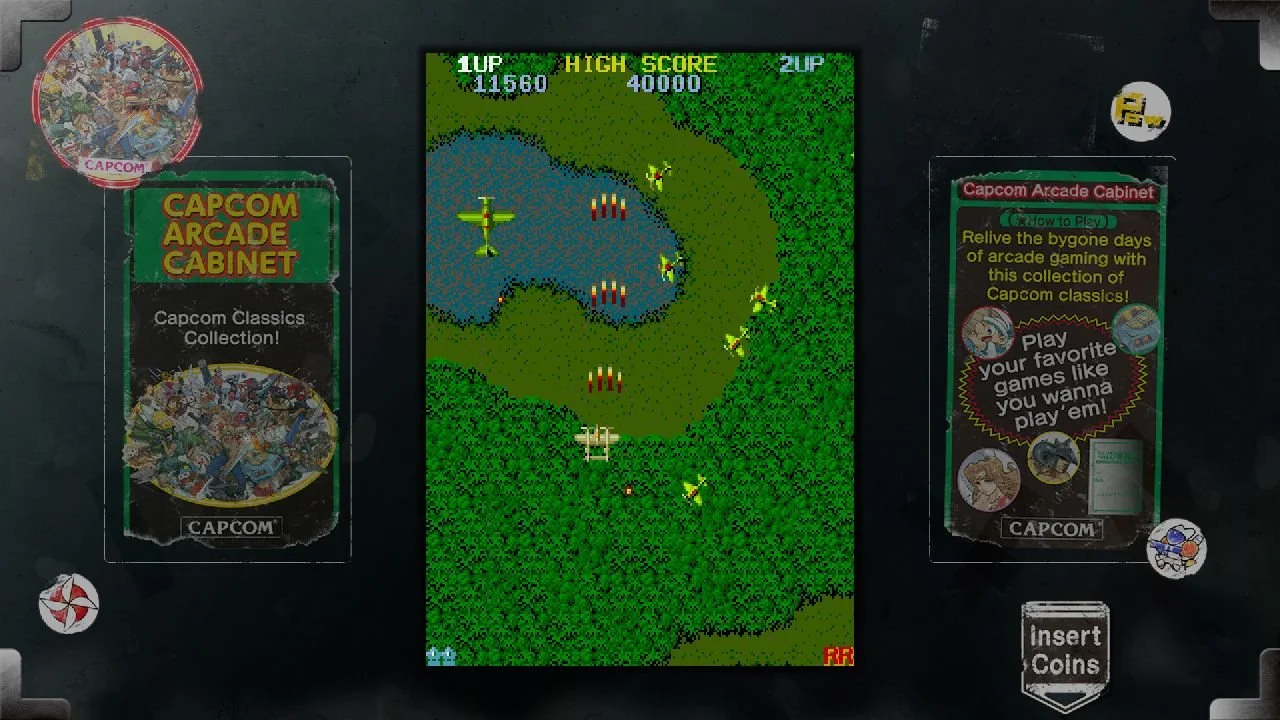Viewport: 1280px width, 720px height.
Task: Click the yellow arcade machine sticker top-right
Action: (1140, 110)
